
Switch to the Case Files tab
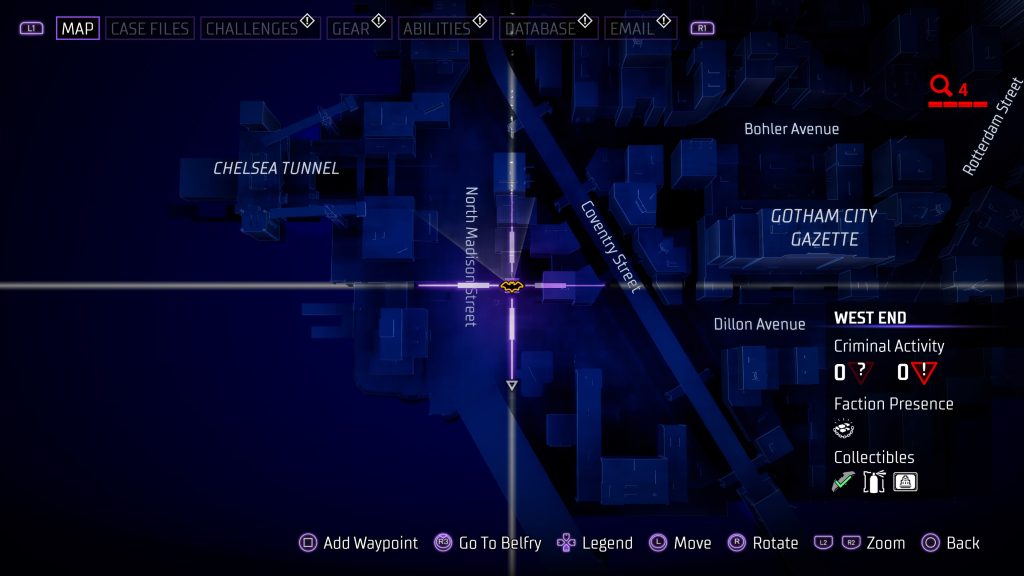coord(150,29)
